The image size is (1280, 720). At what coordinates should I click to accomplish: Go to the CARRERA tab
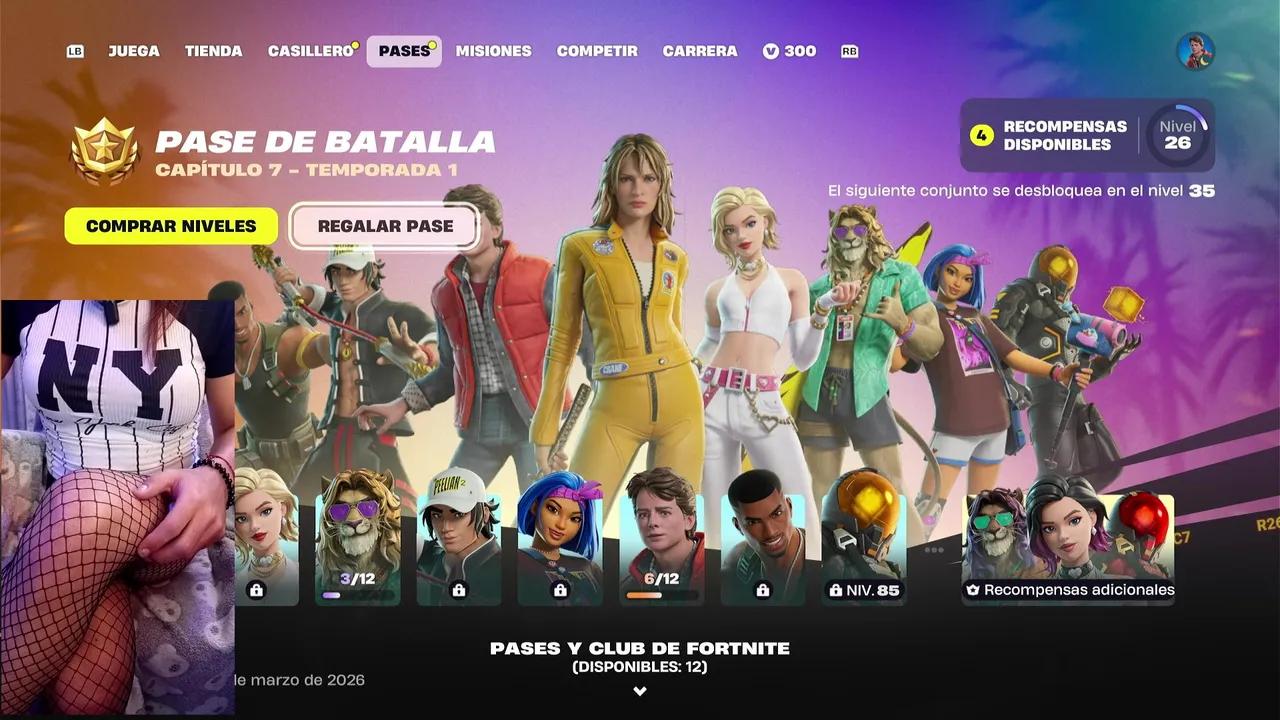[700, 51]
